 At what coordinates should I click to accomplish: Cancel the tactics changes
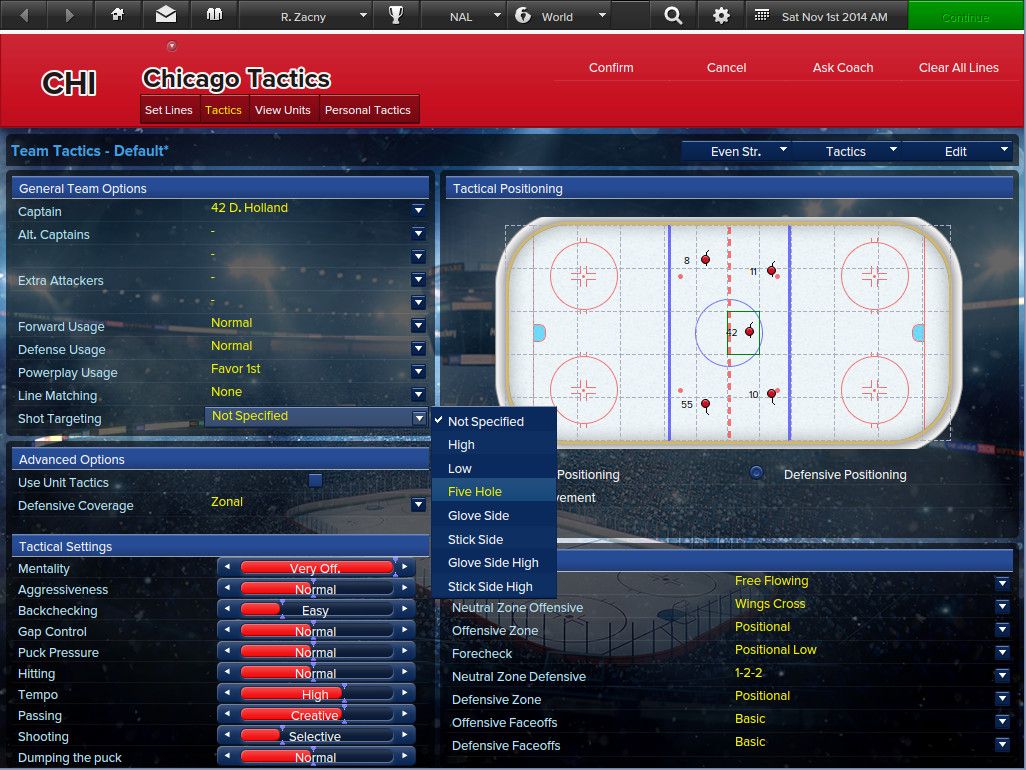coord(726,68)
